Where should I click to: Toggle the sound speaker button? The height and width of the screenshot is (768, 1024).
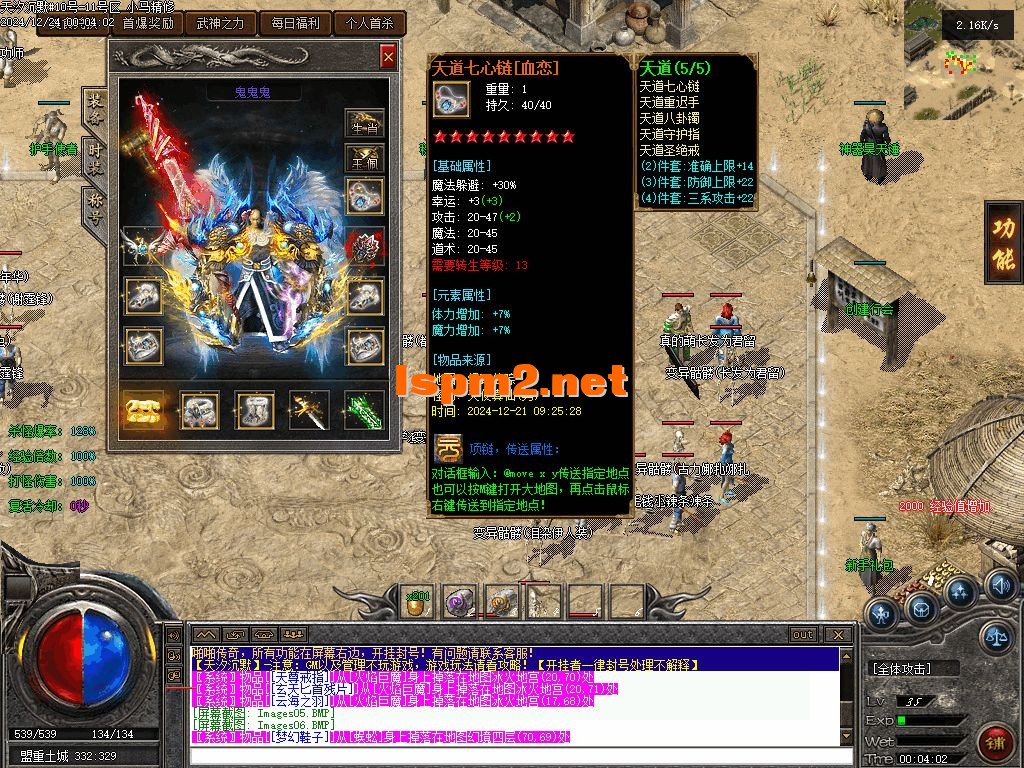coord(1000,585)
